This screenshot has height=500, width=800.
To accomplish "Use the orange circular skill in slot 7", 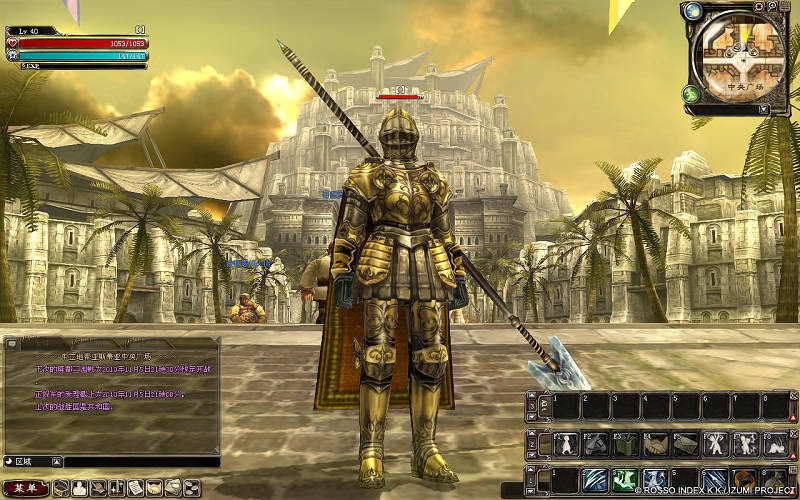I will pyautogui.click(x=744, y=481).
